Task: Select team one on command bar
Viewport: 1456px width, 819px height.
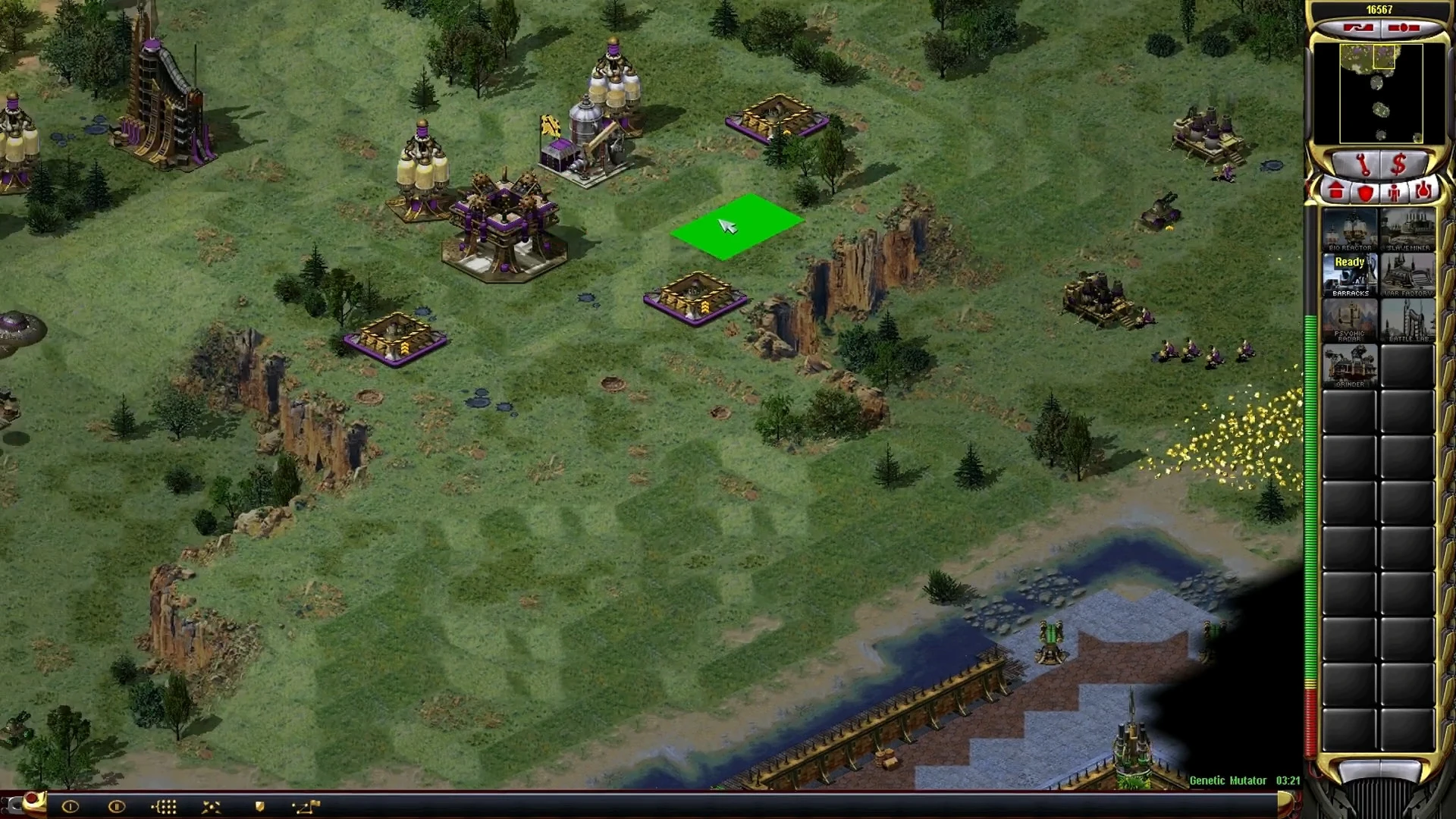Action: point(70,807)
